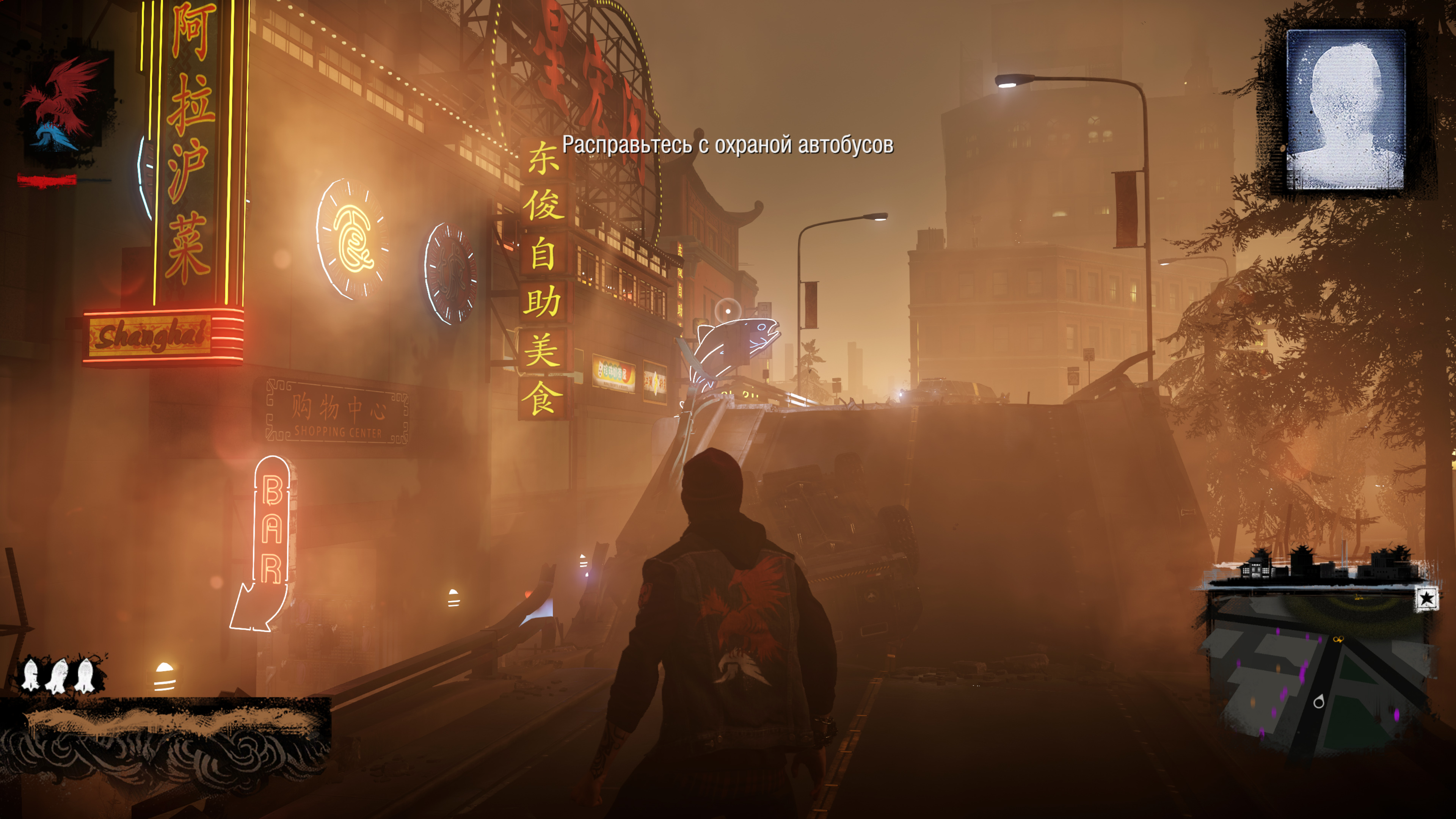Click the circular objective waypoint marker
The image size is (1456, 819).
point(728,311)
